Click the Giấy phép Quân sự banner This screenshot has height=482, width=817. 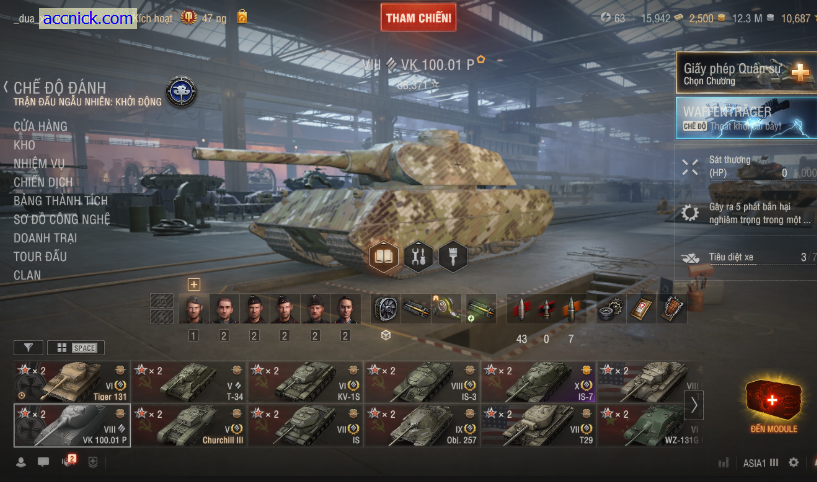point(746,73)
